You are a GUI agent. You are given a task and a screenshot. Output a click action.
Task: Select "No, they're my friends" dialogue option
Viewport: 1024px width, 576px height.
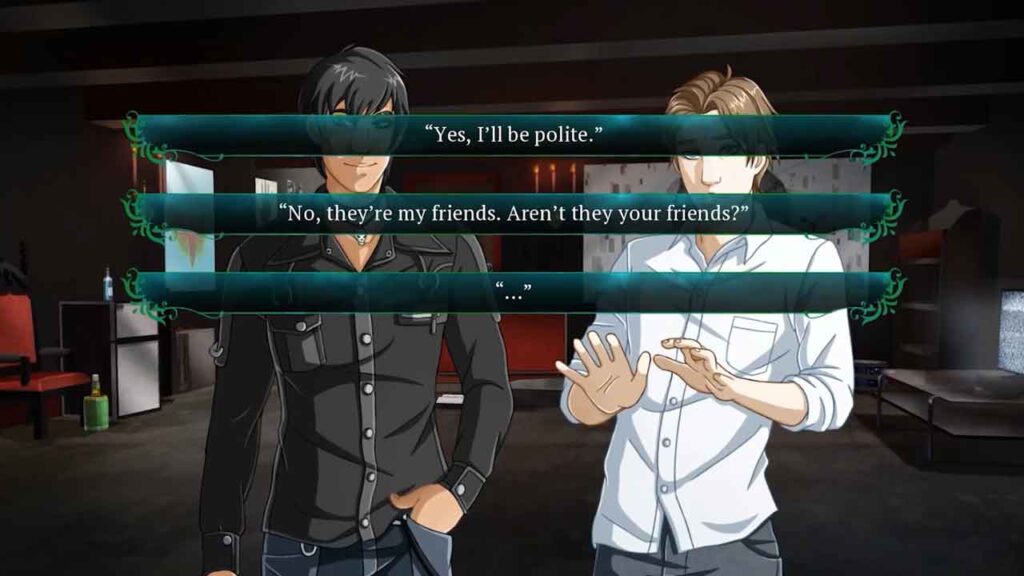pyautogui.click(x=513, y=213)
